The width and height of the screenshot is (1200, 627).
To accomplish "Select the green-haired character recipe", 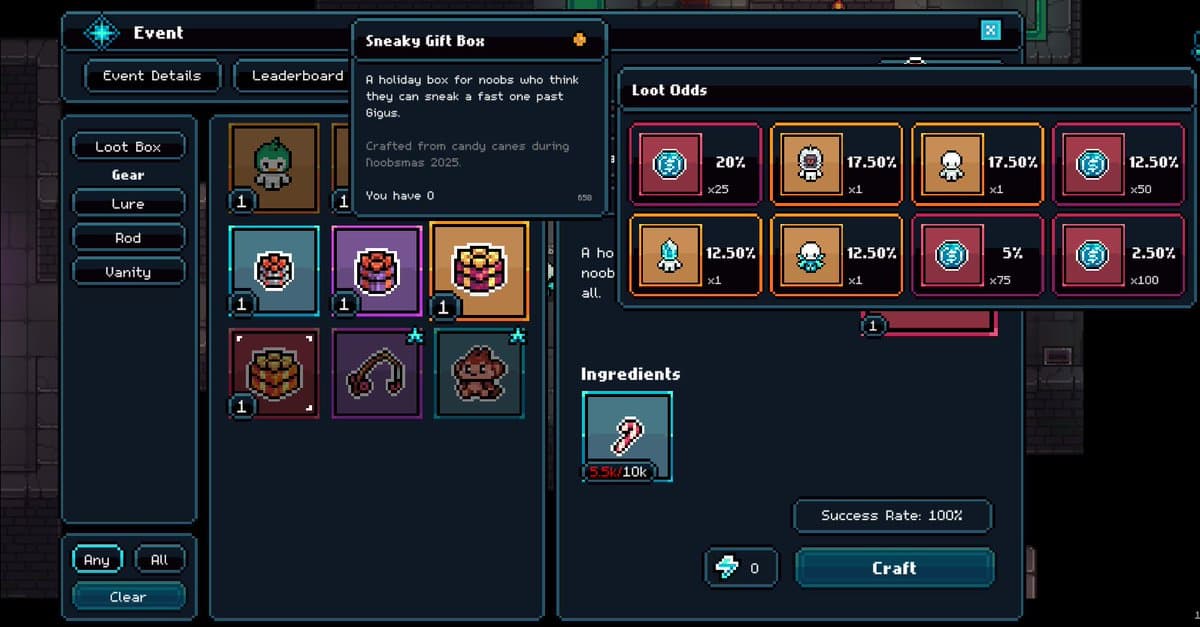I will pyautogui.click(x=274, y=167).
